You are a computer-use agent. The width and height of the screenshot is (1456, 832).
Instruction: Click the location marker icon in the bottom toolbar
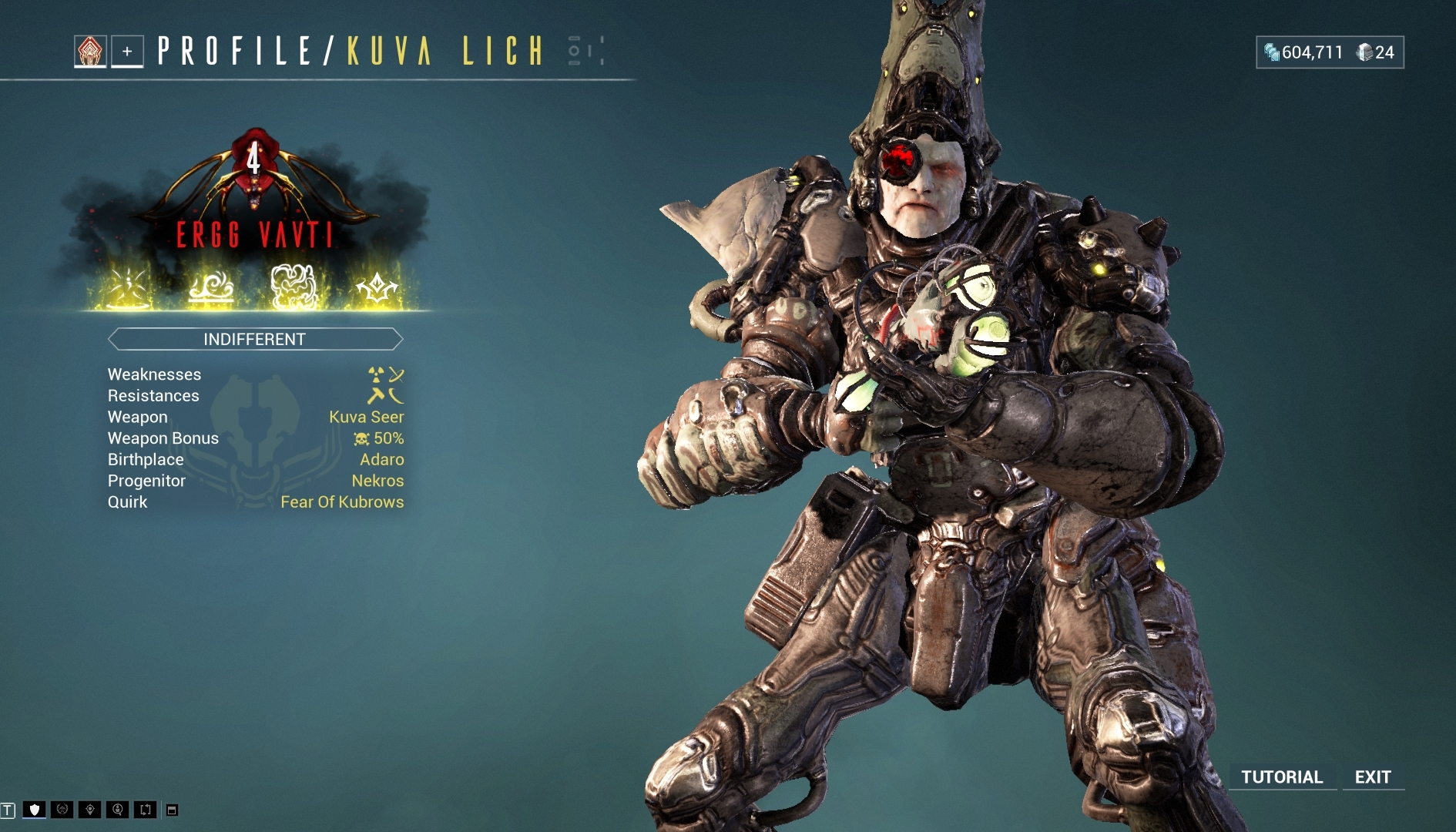tap(90, 809)
